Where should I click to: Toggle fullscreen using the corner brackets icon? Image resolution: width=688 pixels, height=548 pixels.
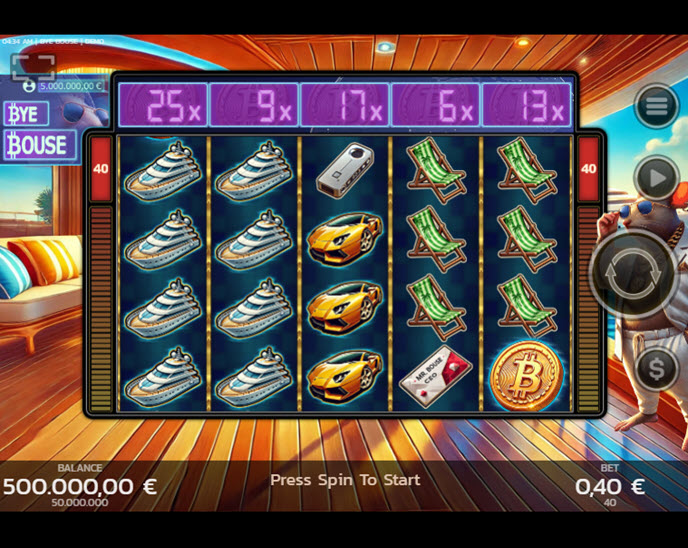click(x=33, y=66)
